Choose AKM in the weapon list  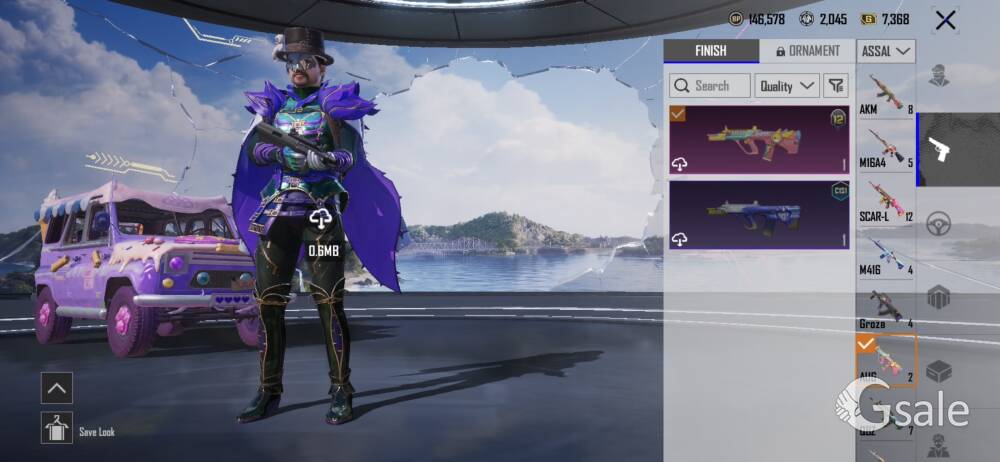(886, 93)
